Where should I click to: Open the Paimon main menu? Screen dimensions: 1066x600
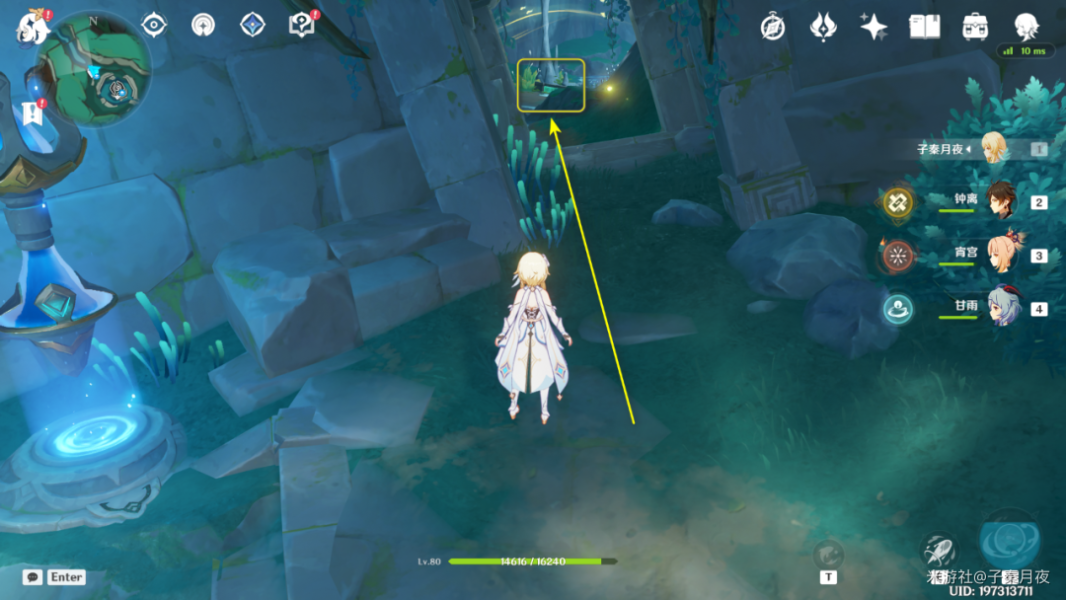(32, 27)
